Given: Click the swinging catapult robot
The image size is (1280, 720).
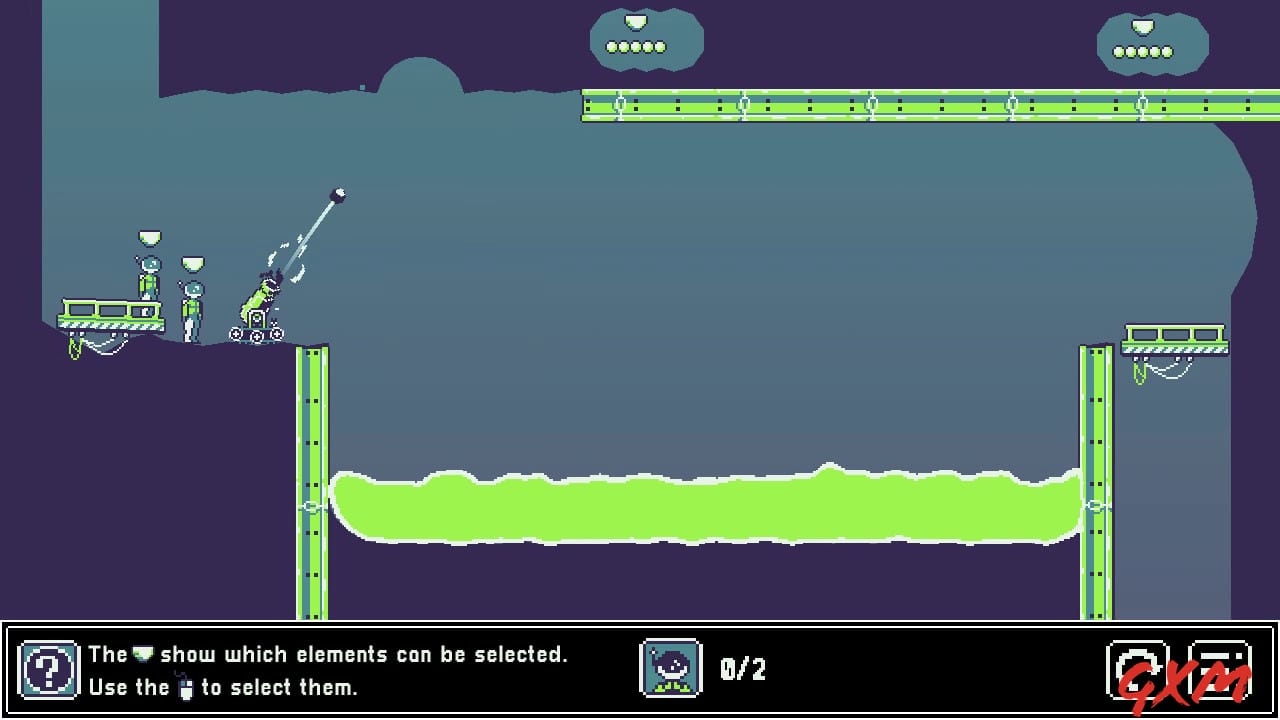Looking at the screenshot, I should (262, 295).
